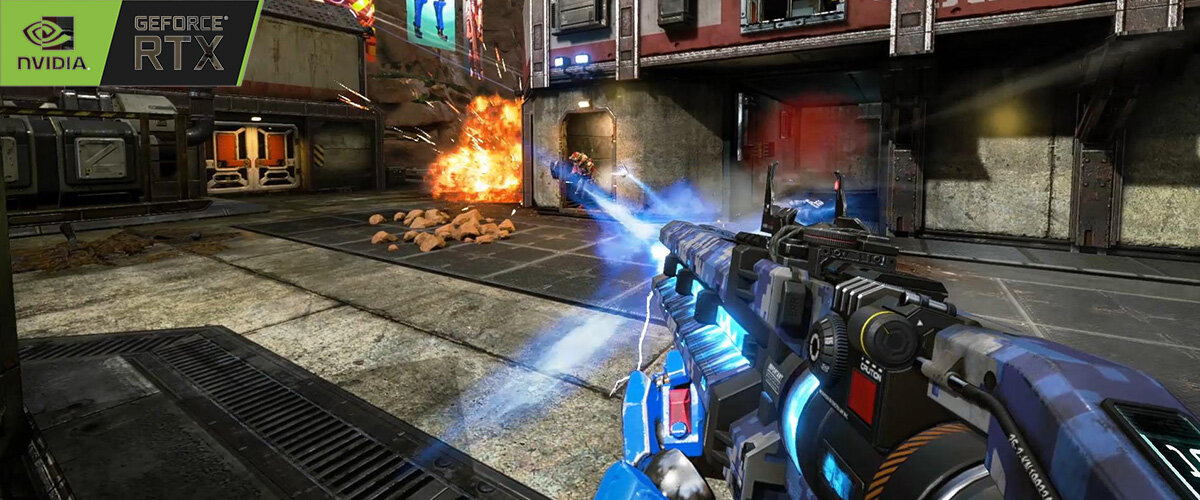Image resolution: width=1200 pixels, height=500 pixels.
Task: Click the GeForce RTX badge
Action: (180, 42)
